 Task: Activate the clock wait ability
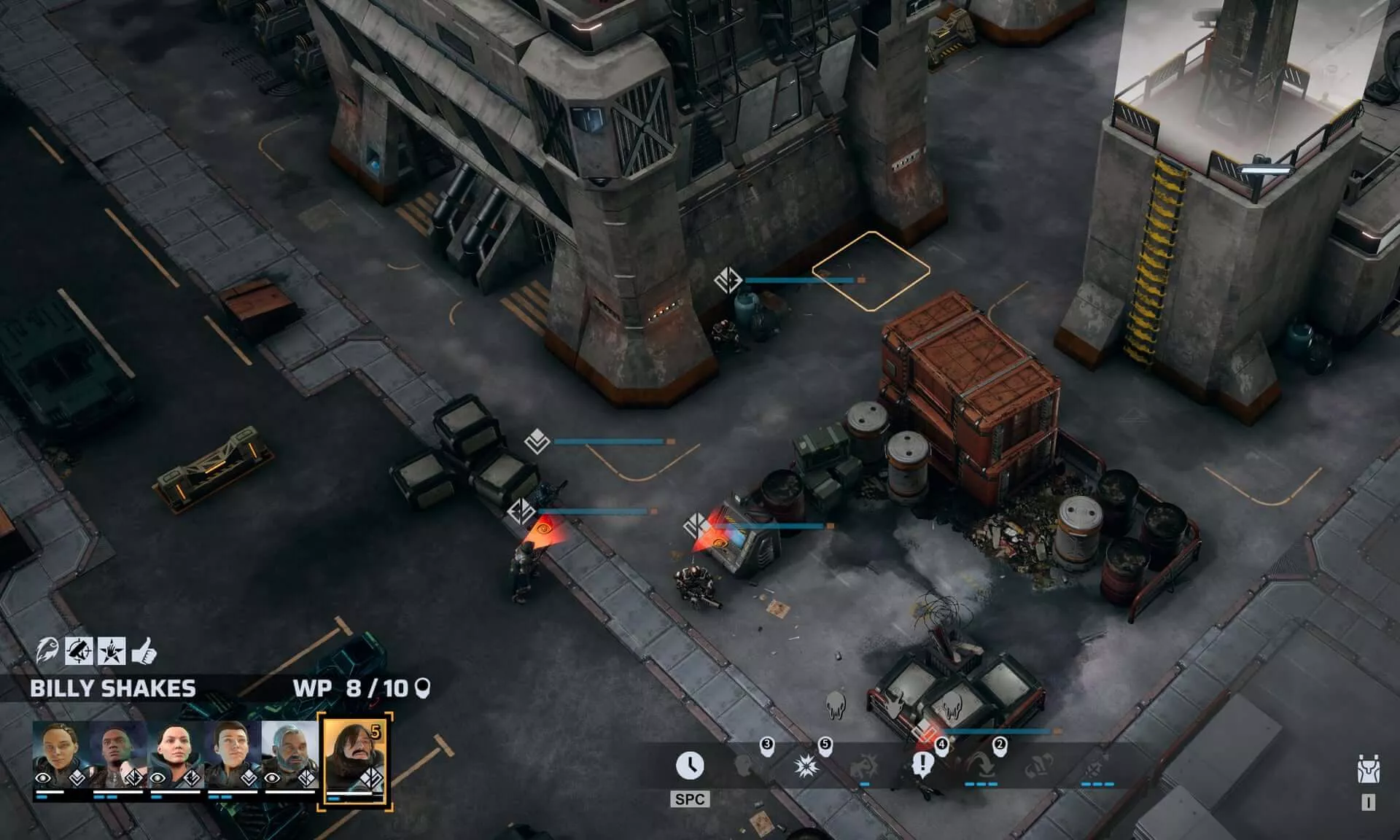[x=689, y=766]
